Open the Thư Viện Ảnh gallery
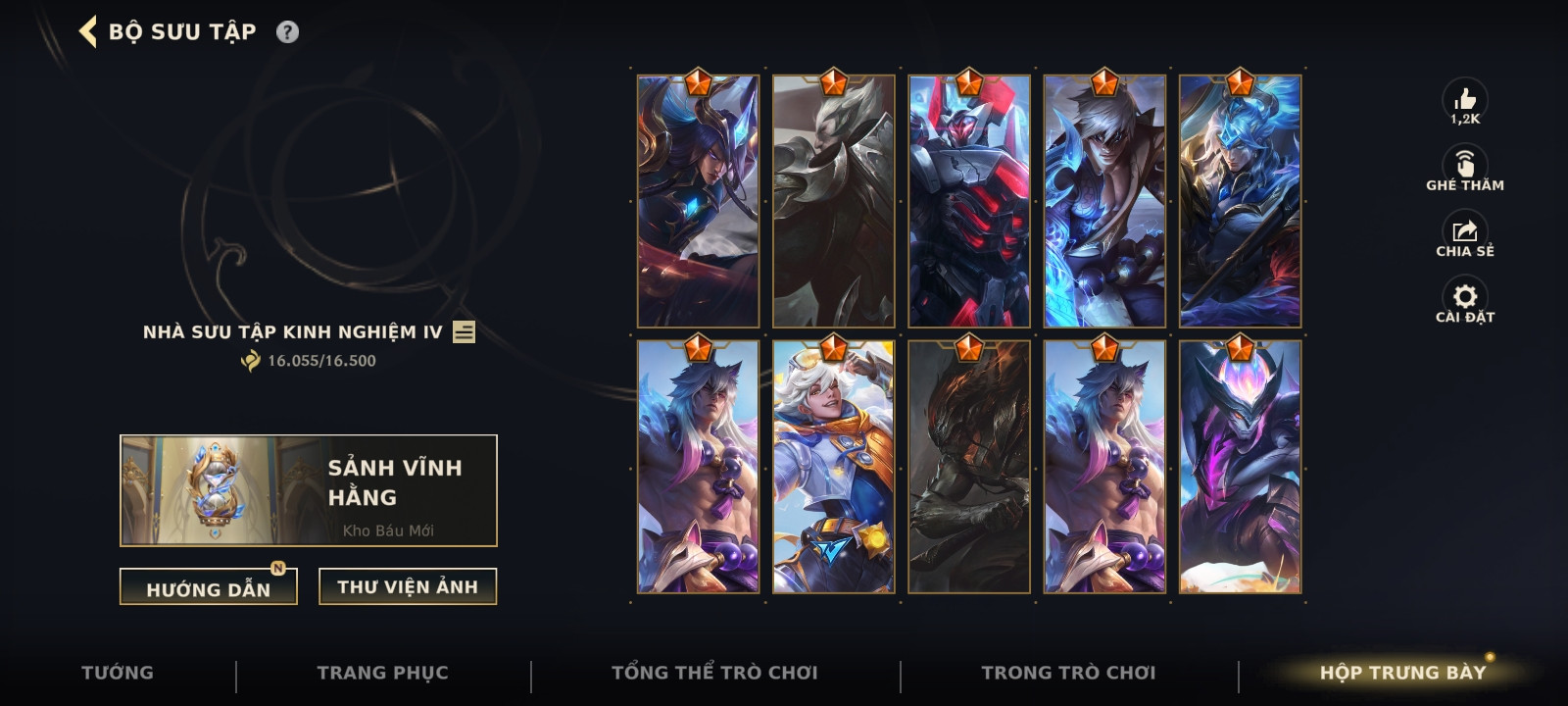The width and height of the screenshot is (1568, 706). click(x=408, y=586)
